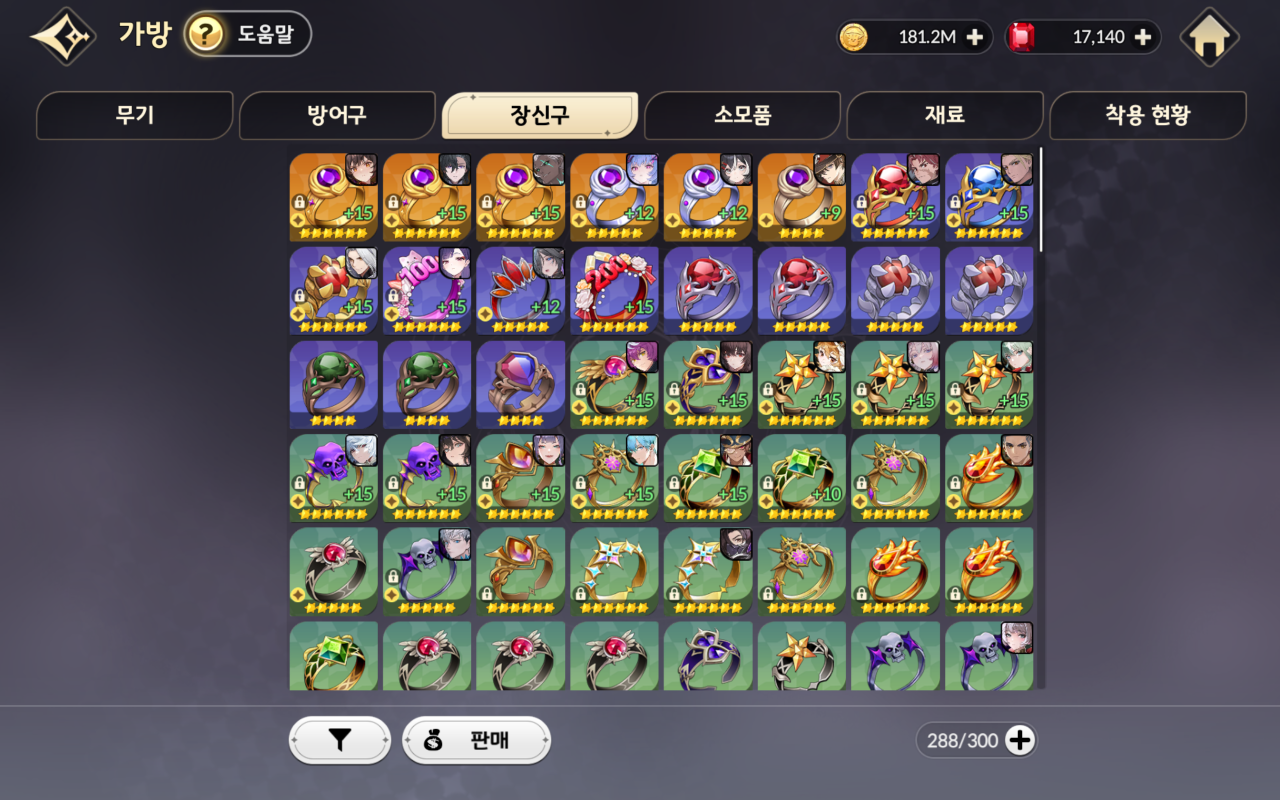Viewport: 1280px width, 800px height.
Task: Tap the red ruby currency icon
Action: click(x=1022, y=37)
